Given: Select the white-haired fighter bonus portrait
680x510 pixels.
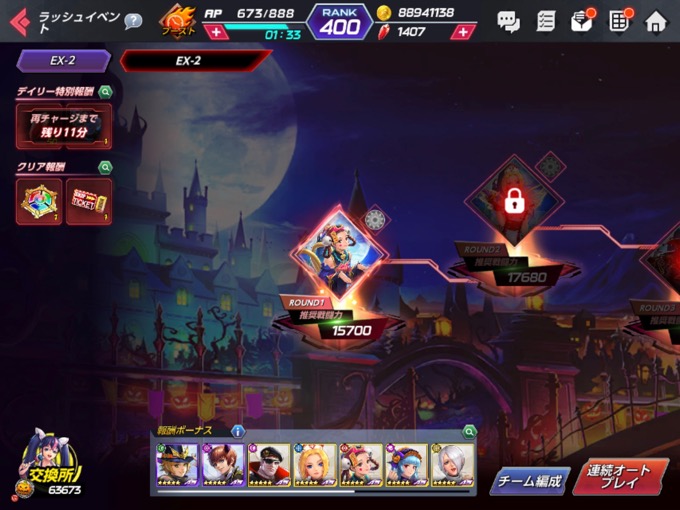Looking at the screenshot, I should coord(452,465).
